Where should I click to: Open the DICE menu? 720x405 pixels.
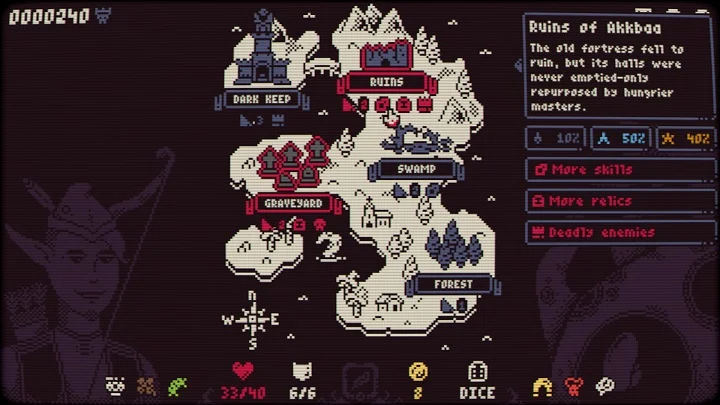click(477, 380)
